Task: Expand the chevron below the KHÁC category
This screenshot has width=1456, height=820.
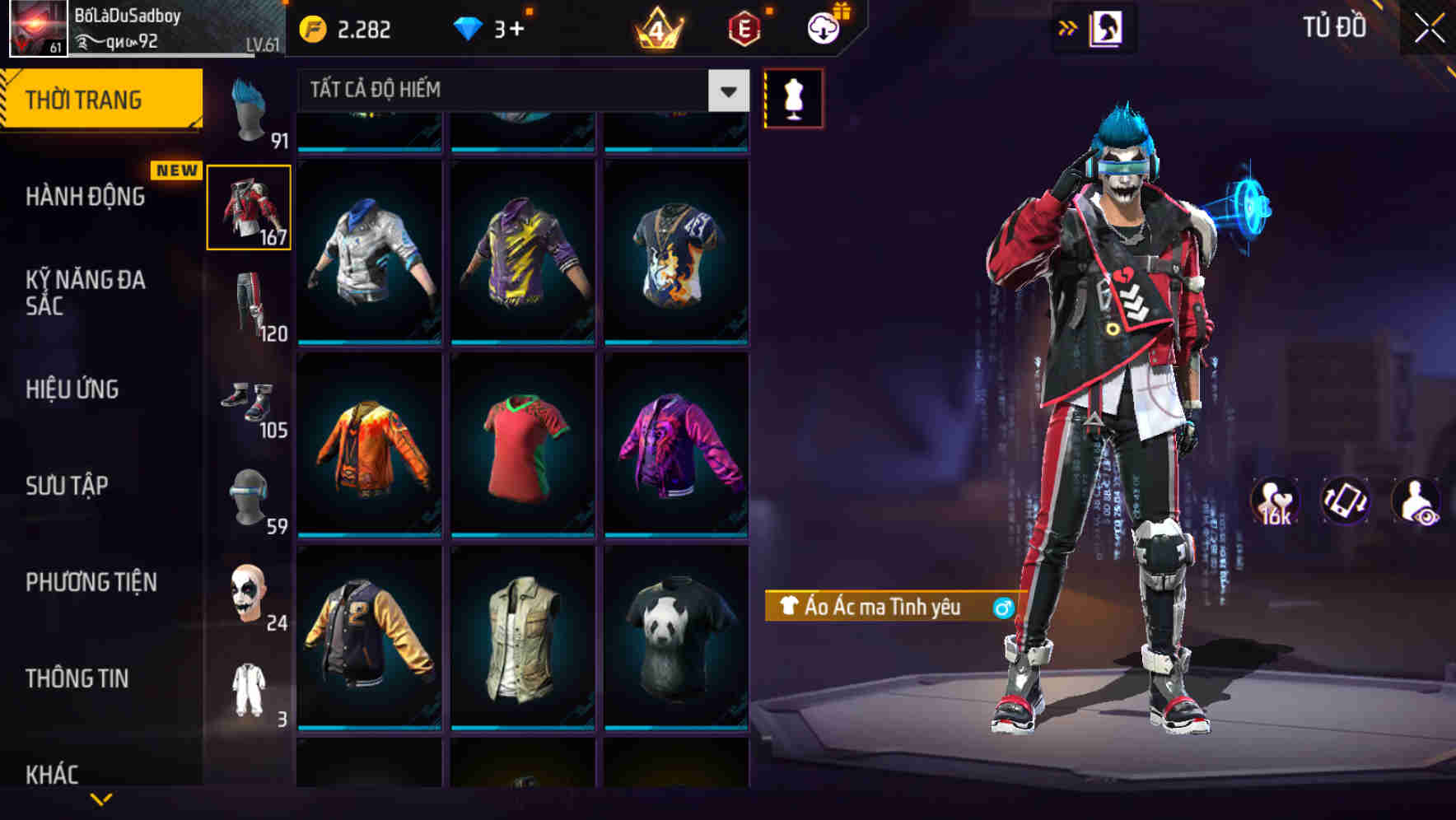Action: [101, 798]
